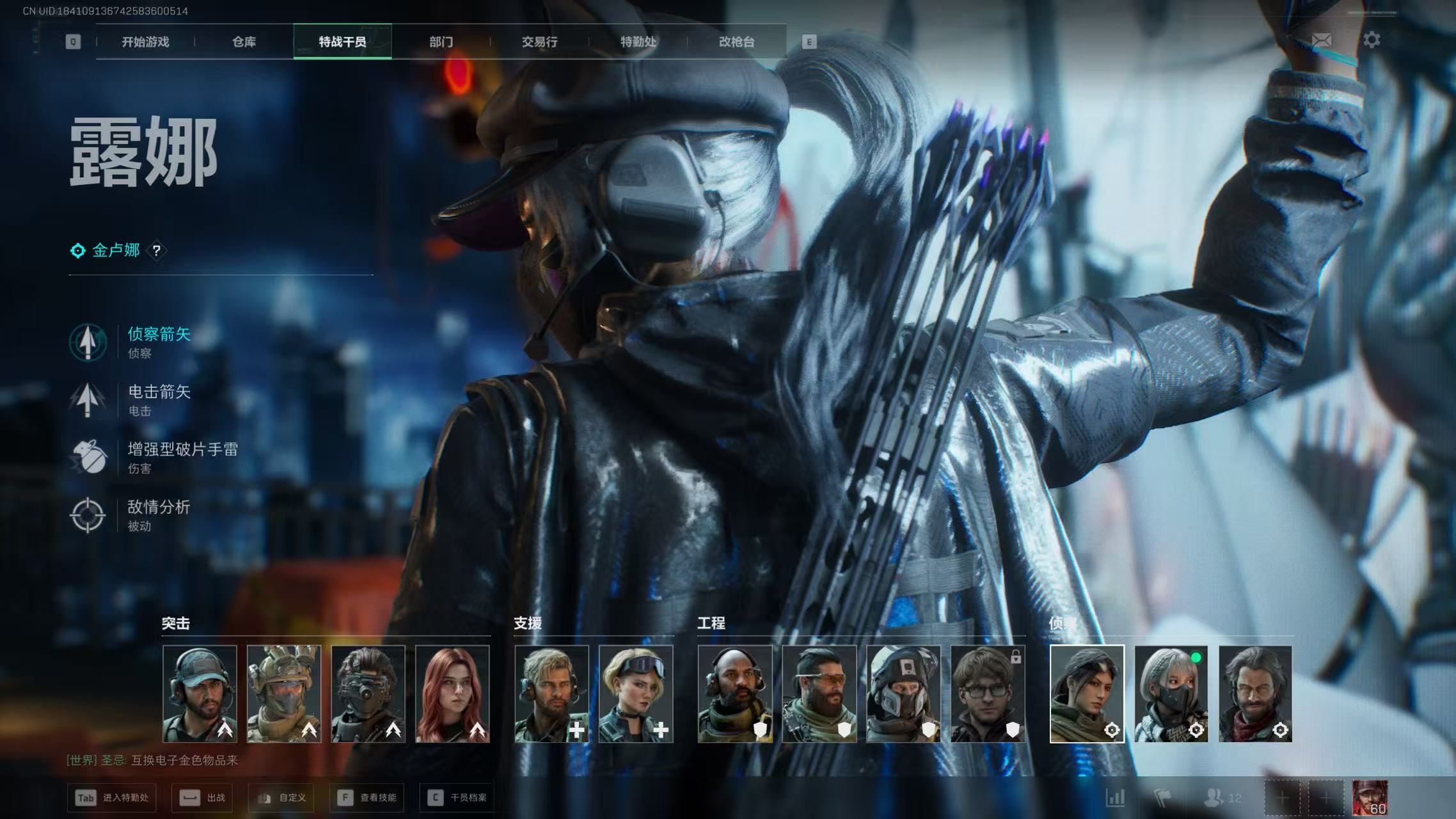Choose the red-haired female assault operator
The image size is (1456, 819).
point(452,694)
